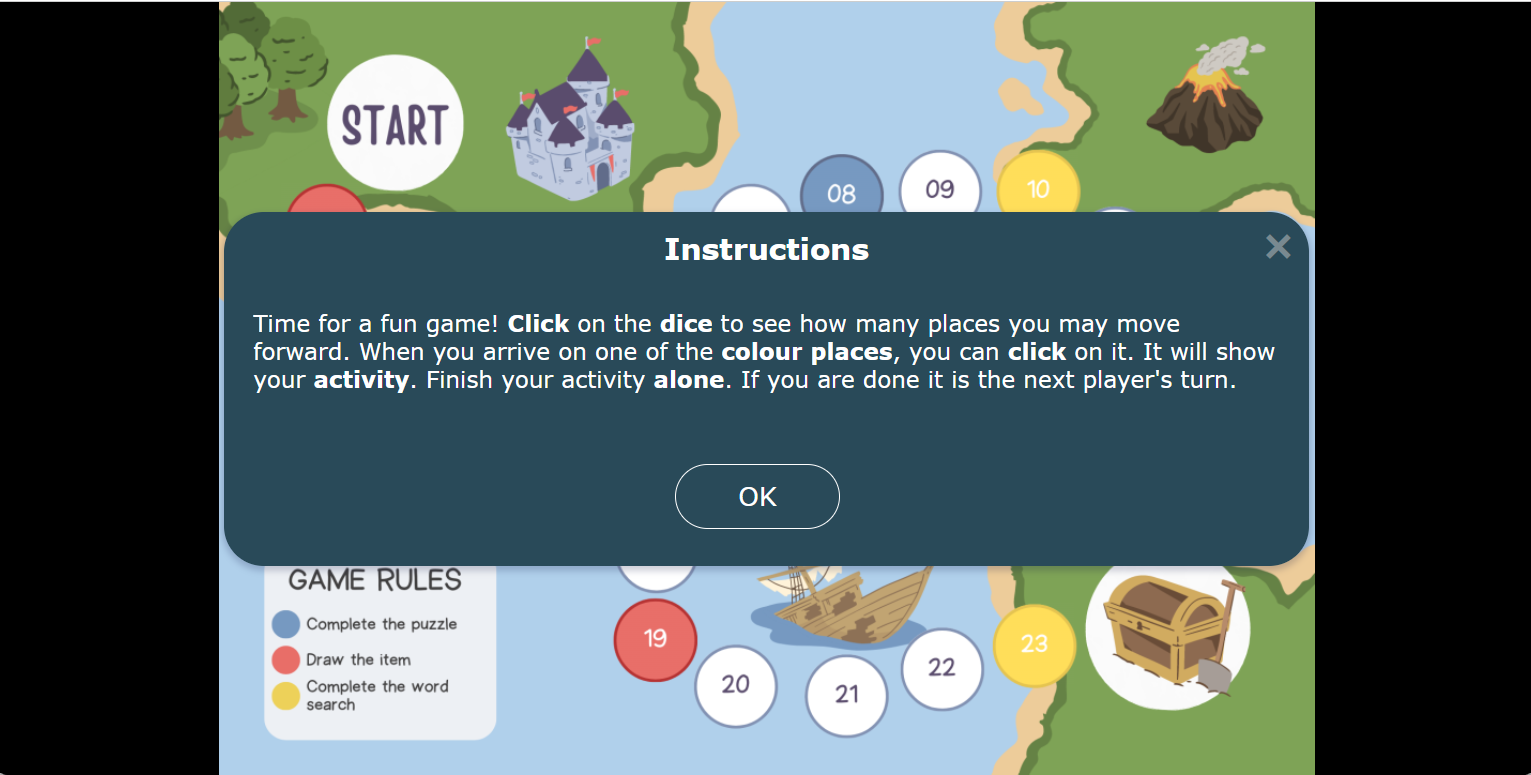Image resolution: width=1531 pixels, height=775 pixels.
Task: Click the yellow dot for 'Complete the word search'
Action: tap(283, 694)
